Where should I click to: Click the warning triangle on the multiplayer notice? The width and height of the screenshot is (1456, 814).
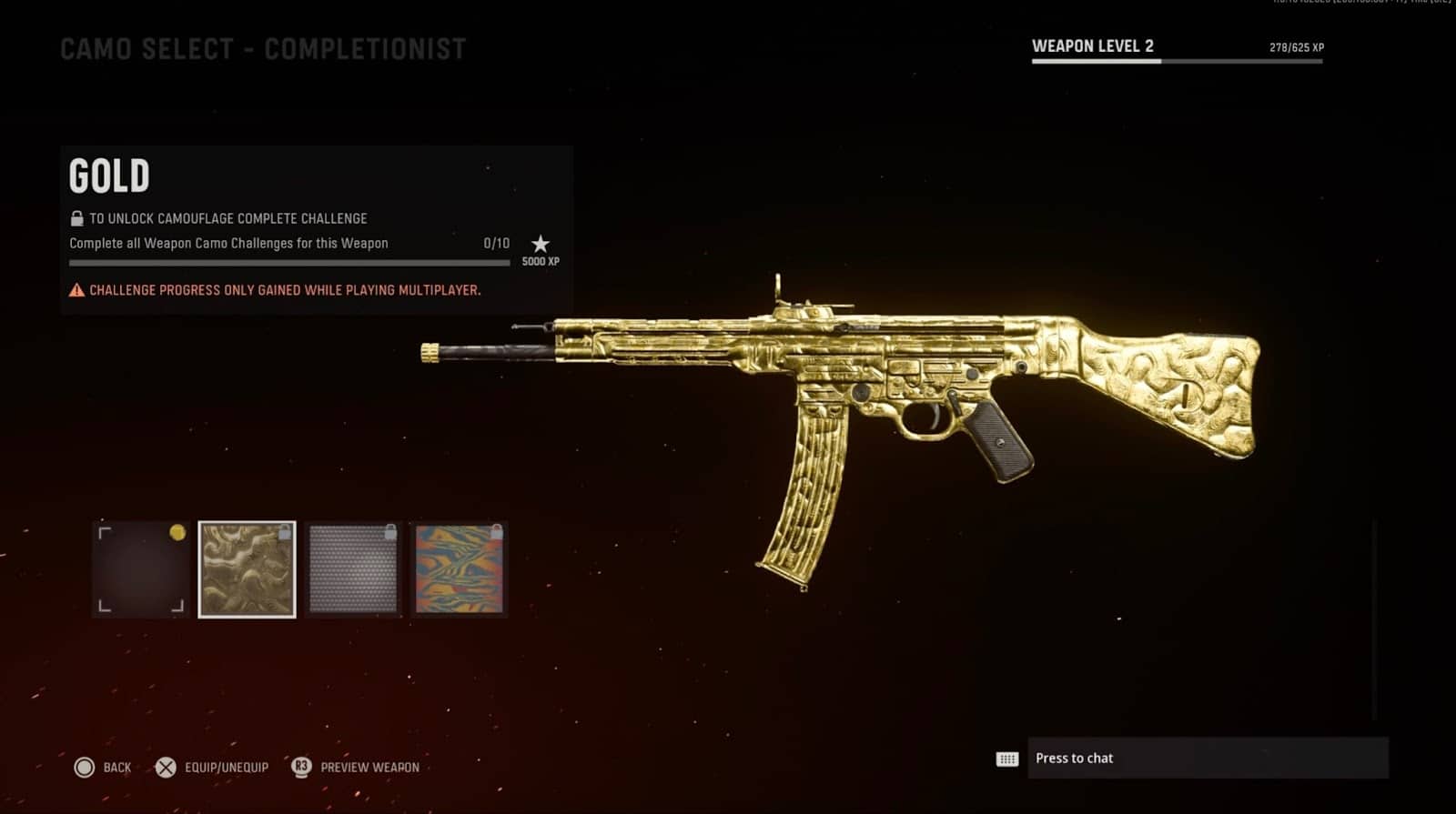(76, 290)
